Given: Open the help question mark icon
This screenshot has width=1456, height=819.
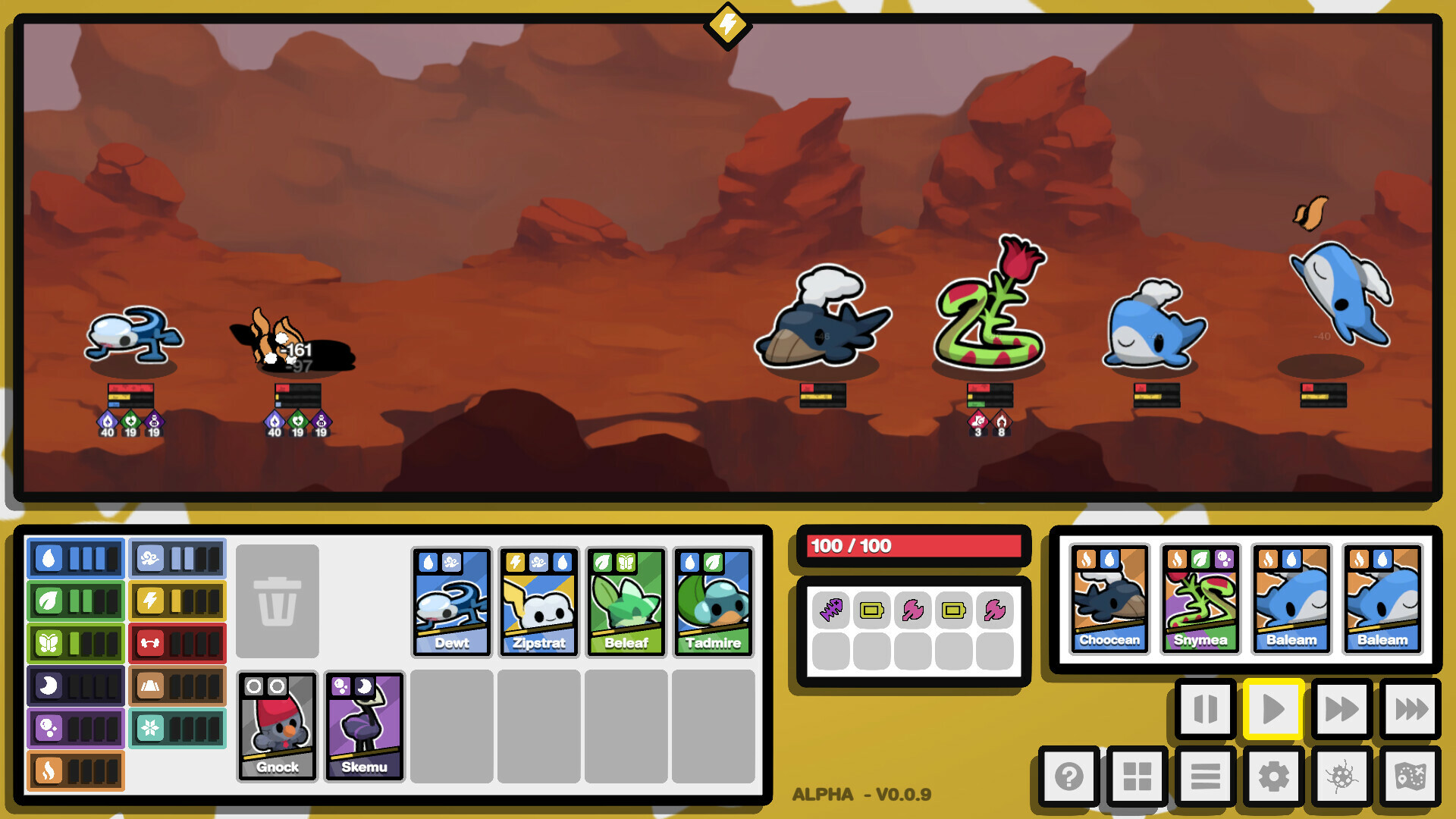Looking at the screenshot, I should coord(1069,777).
